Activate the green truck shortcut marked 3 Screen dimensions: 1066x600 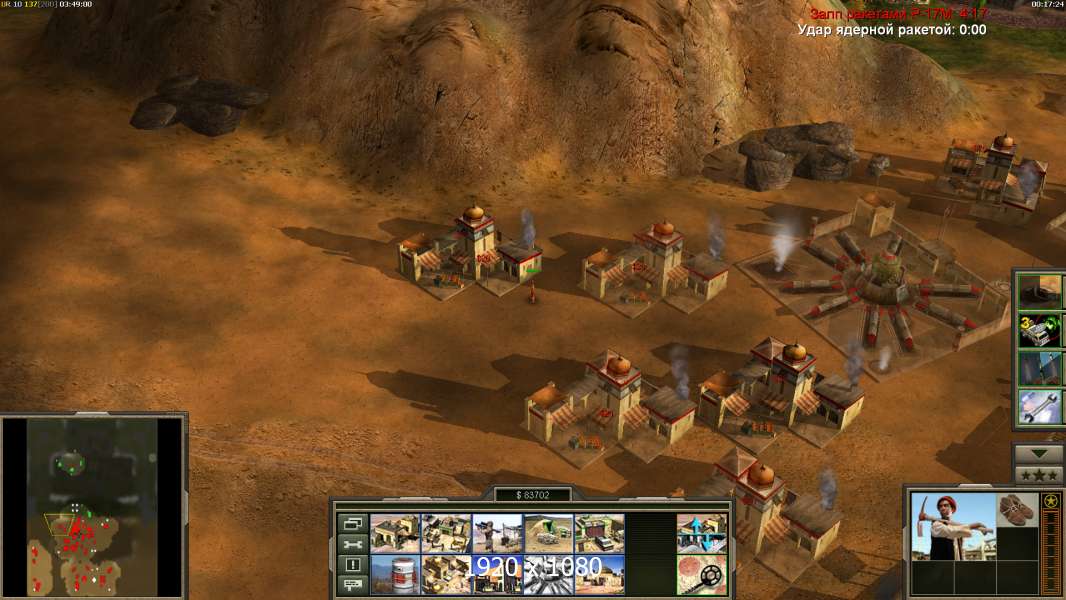(x=1040, y=330)
